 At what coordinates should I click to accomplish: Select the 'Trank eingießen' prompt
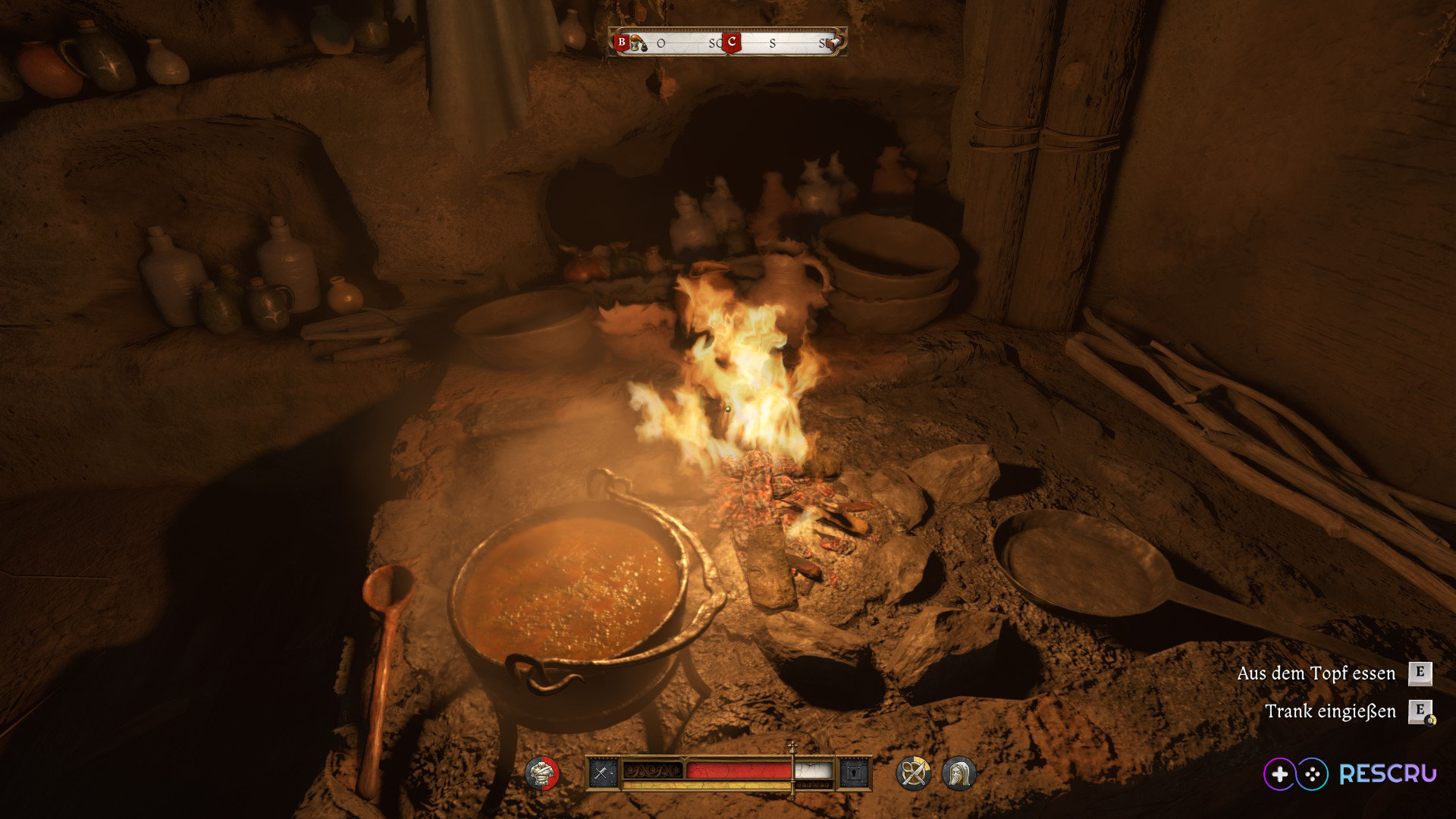tap(1330, 711)
